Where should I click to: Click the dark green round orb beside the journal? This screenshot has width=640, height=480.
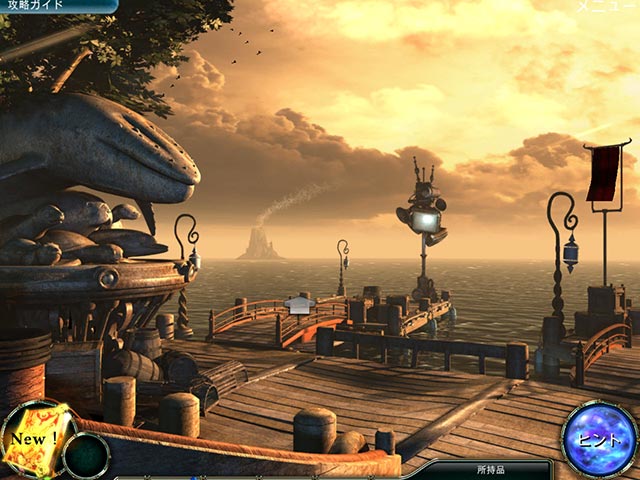tap(86, 455)
